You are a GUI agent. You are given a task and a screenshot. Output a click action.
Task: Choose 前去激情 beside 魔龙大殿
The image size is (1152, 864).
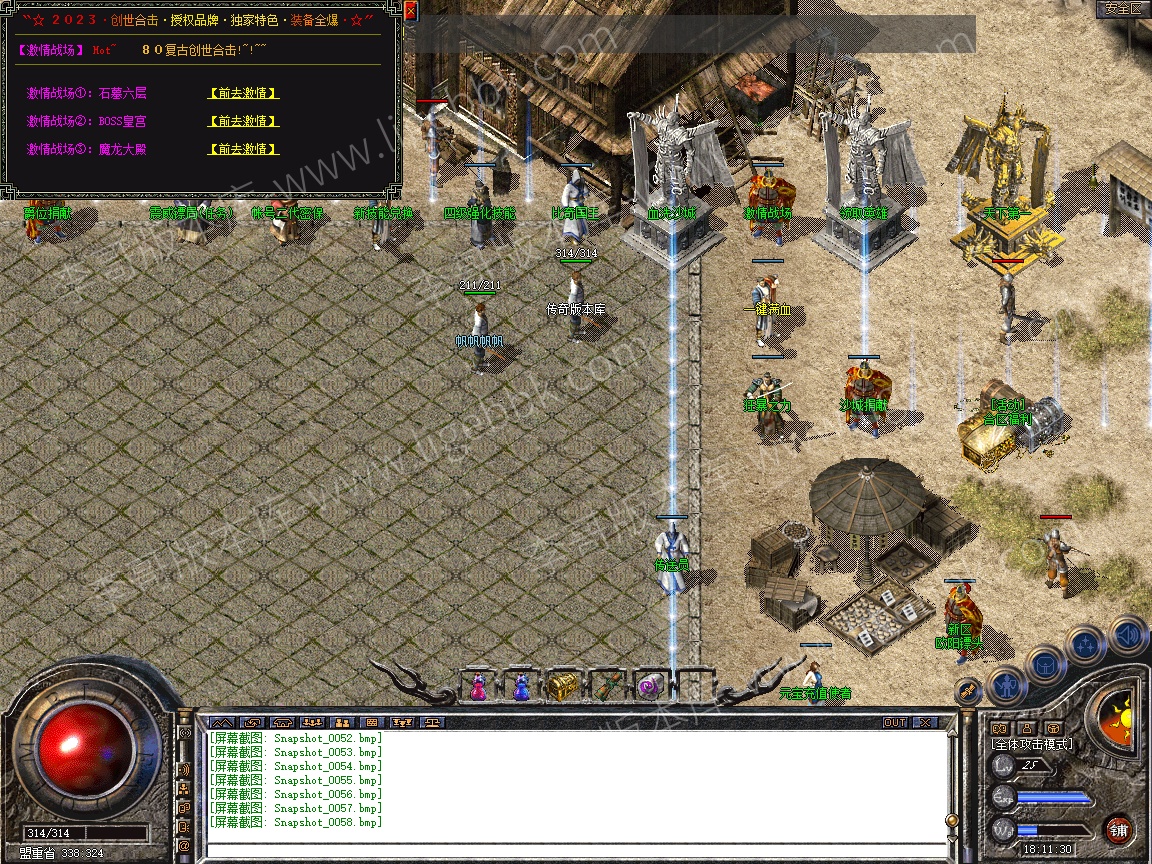(x=243, y=149)
